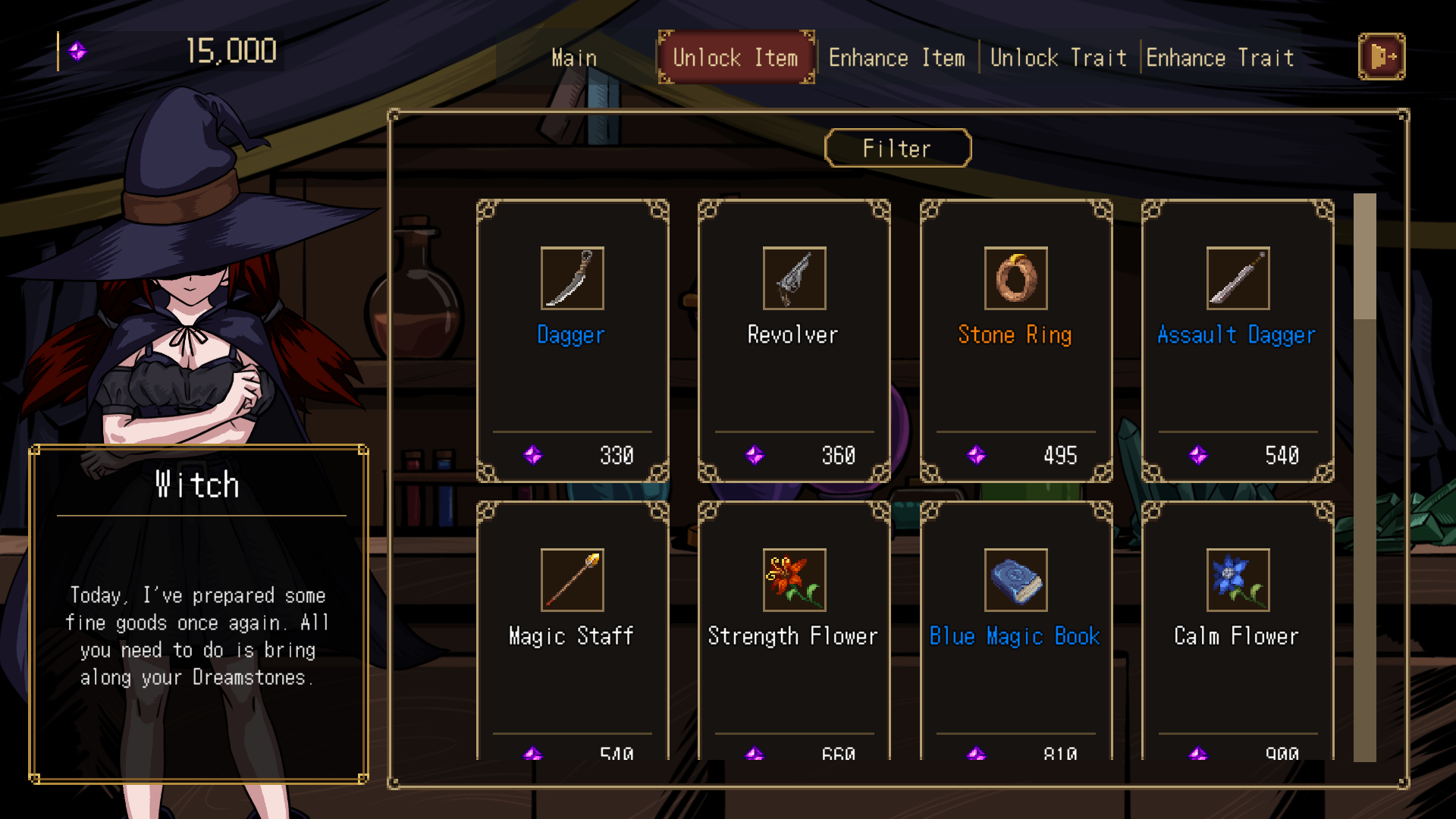Choose the Strength Flower card
This screenshot has height=819, width=1456.
794,631
